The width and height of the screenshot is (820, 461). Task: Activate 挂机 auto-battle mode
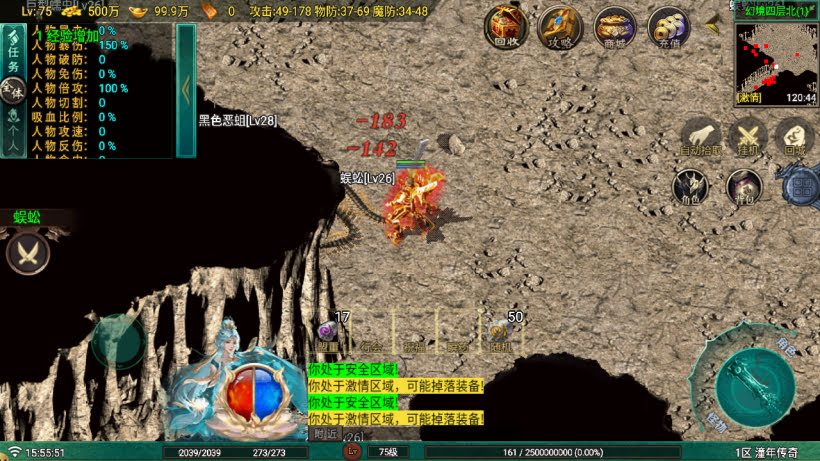point(748,137)
